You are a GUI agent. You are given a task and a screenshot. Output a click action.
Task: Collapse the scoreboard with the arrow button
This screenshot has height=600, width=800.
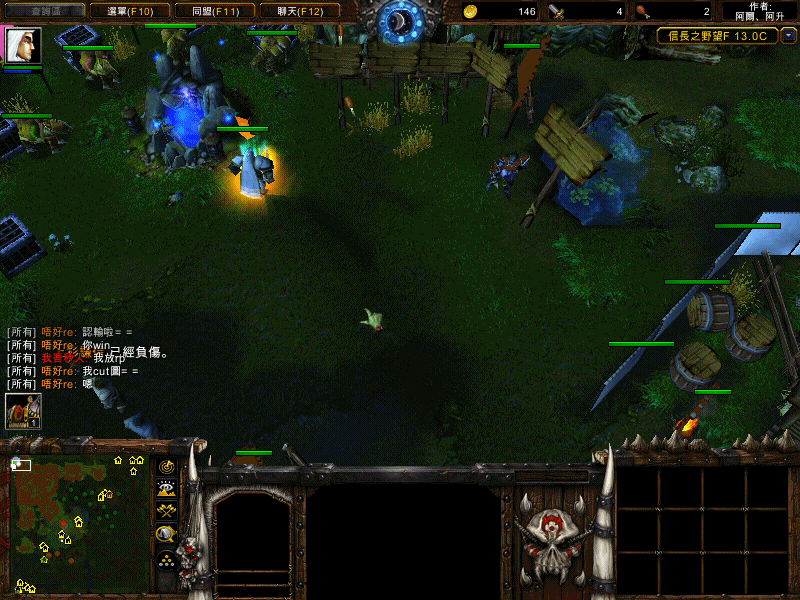point(789,35)
